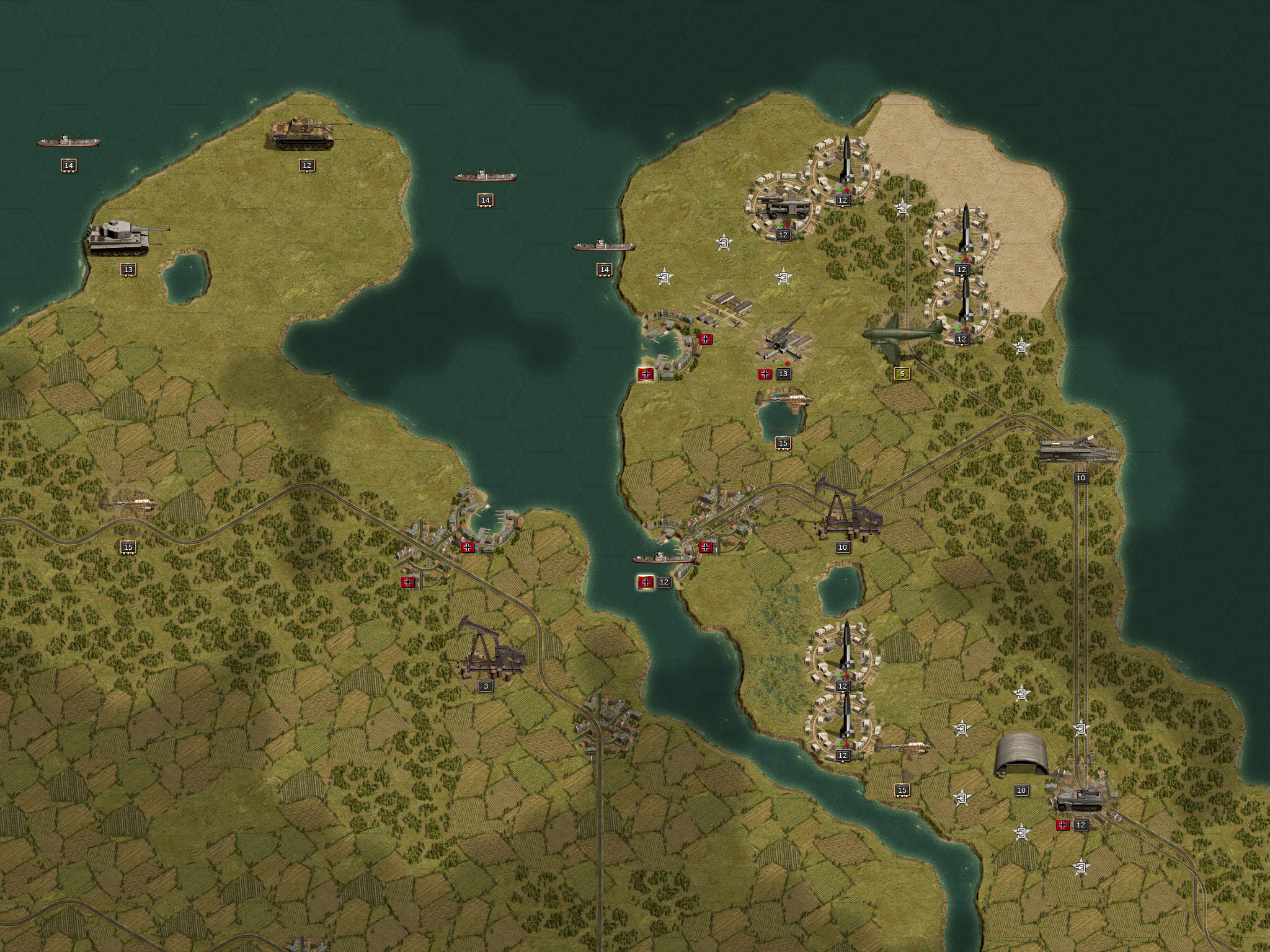Select the ship docked at the port

point(664,557)
